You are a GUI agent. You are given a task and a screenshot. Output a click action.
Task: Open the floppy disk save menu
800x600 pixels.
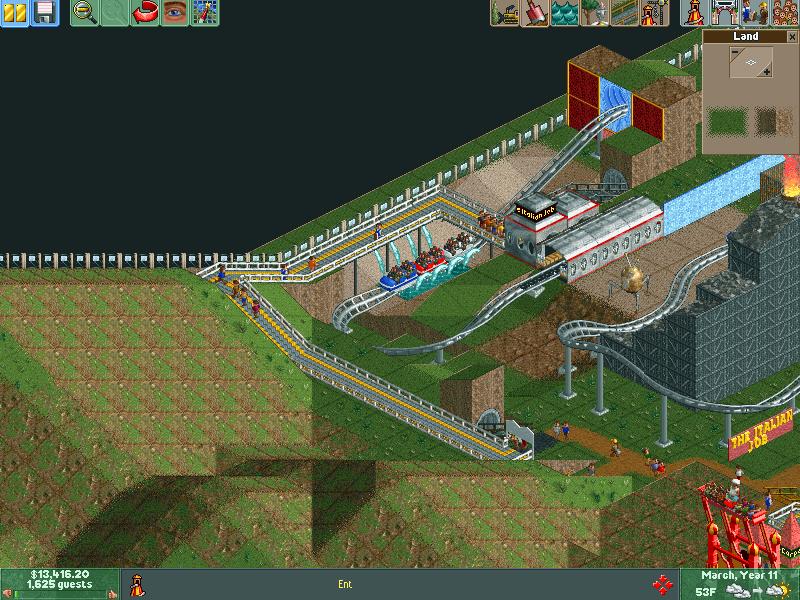pyautogui.click(x=43, y=13)
